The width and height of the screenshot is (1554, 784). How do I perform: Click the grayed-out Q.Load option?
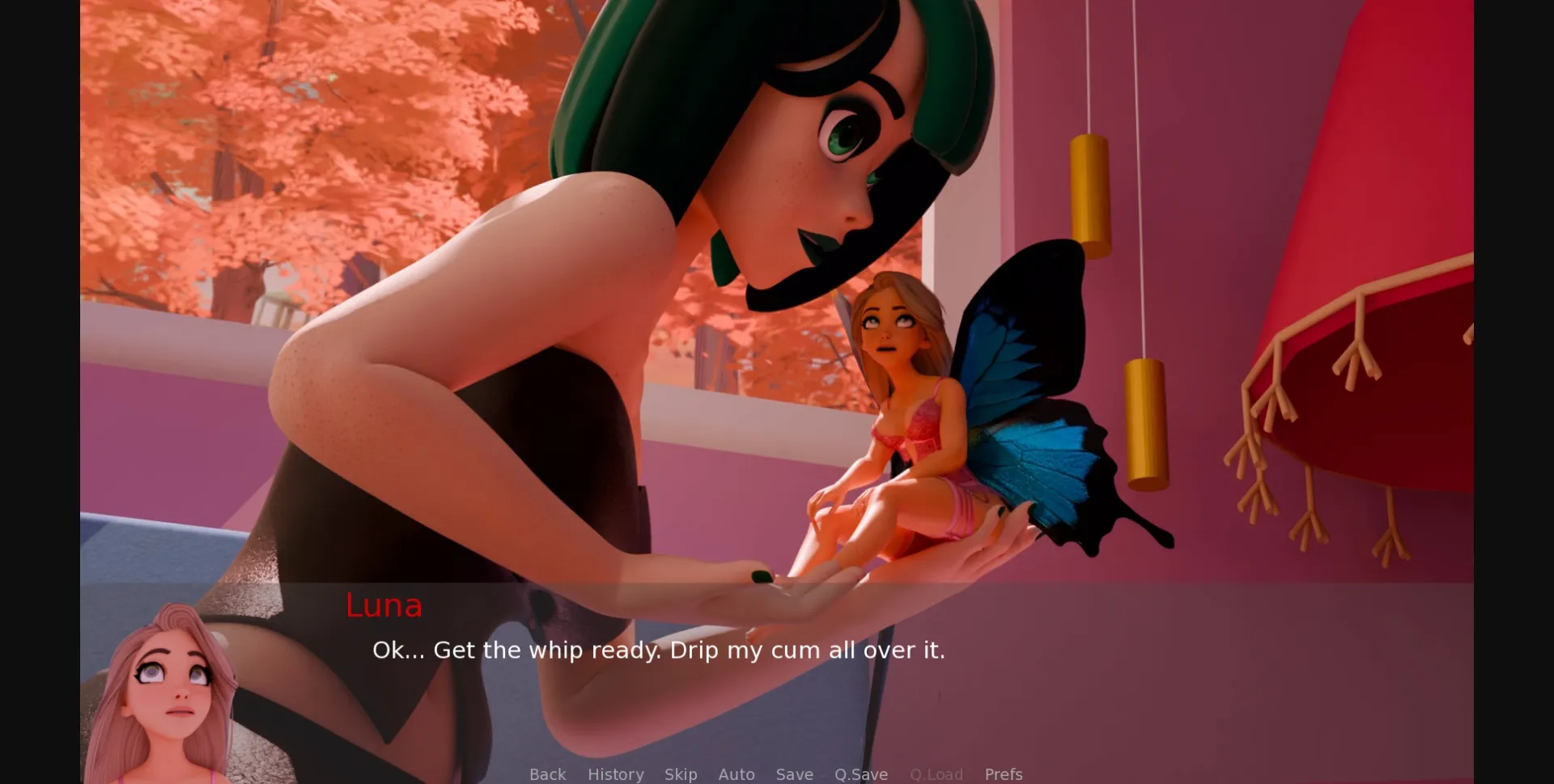[936, 774]
